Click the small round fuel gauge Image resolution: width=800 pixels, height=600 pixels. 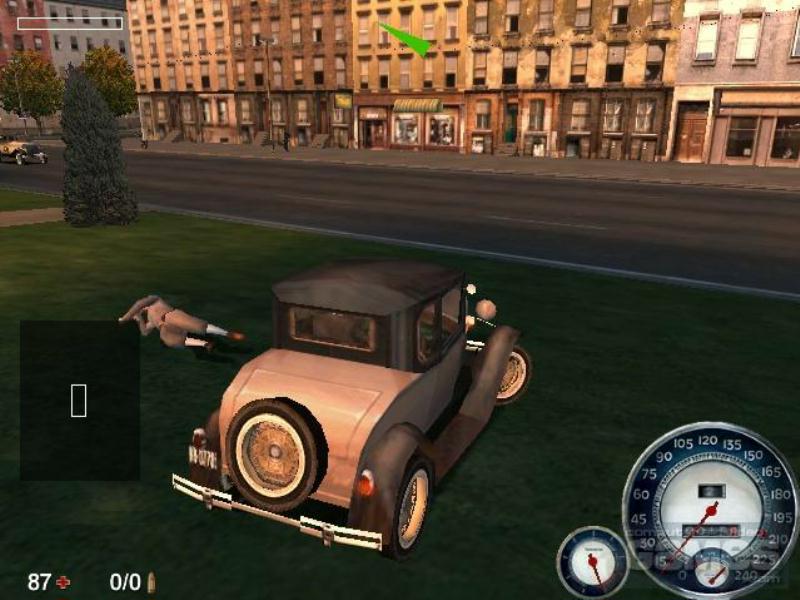coord(592,561)
